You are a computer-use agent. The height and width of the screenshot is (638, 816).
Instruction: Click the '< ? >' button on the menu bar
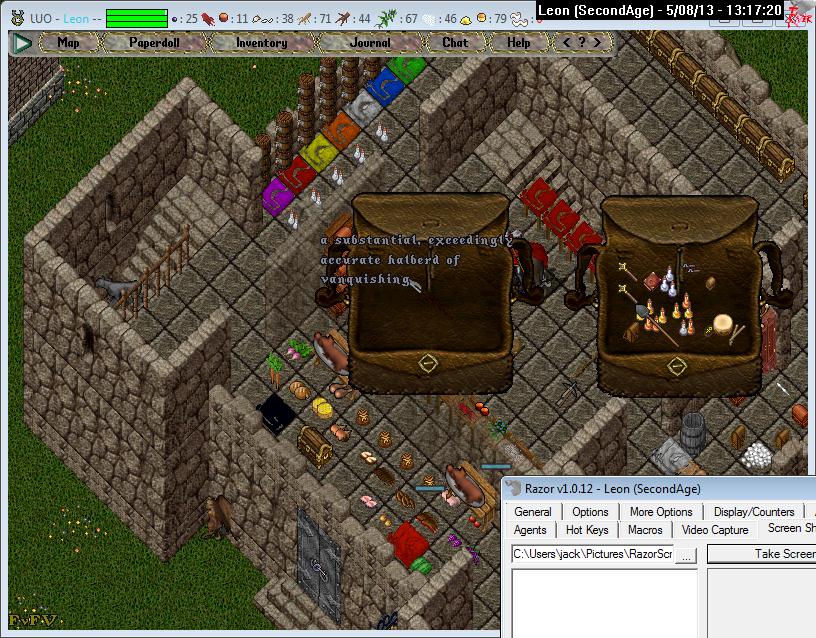[x=582, y=43]
